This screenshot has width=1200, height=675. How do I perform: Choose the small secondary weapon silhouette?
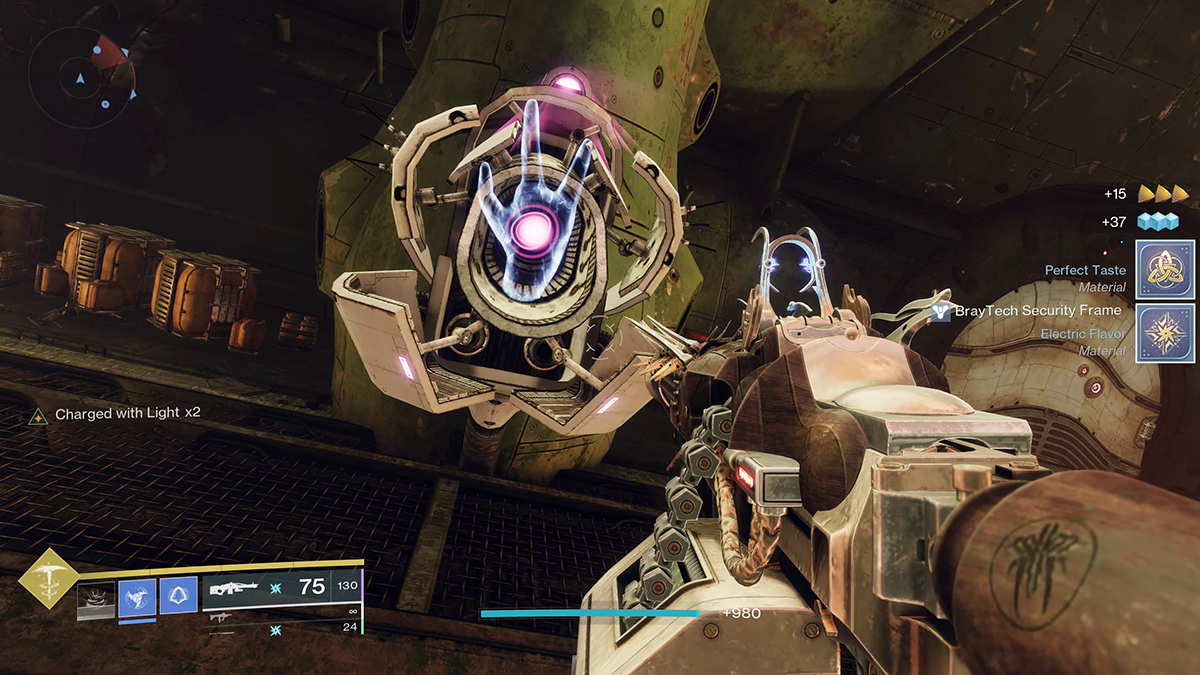(x=220, y=619)
